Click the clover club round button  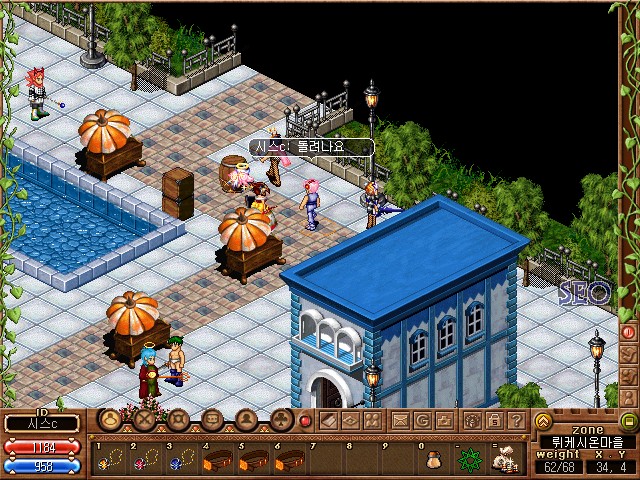[280, 419]
